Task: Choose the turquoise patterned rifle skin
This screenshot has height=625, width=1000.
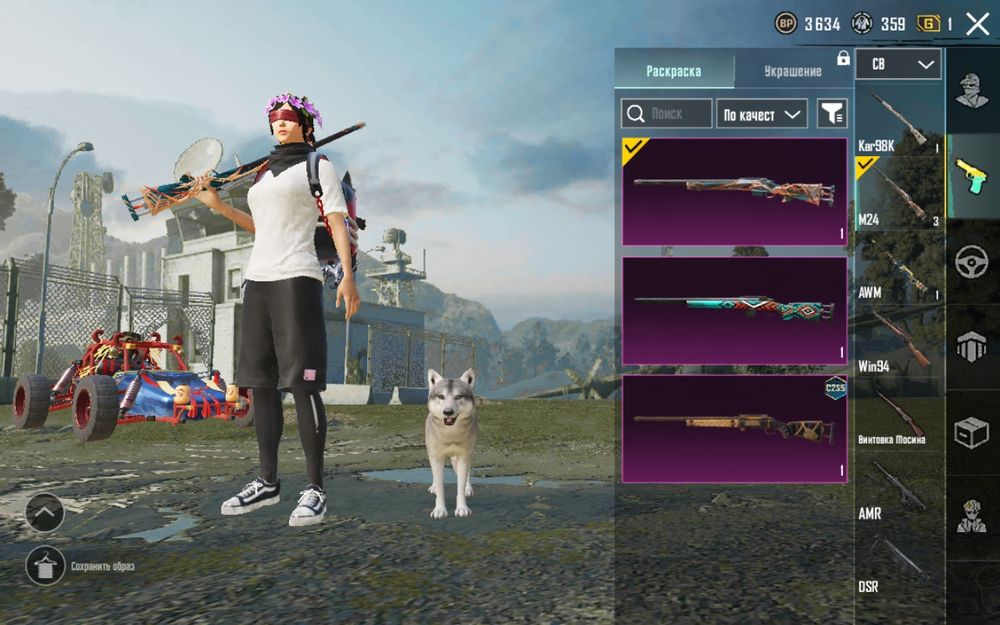Action: pyautogui.click(x=734, y=310)
